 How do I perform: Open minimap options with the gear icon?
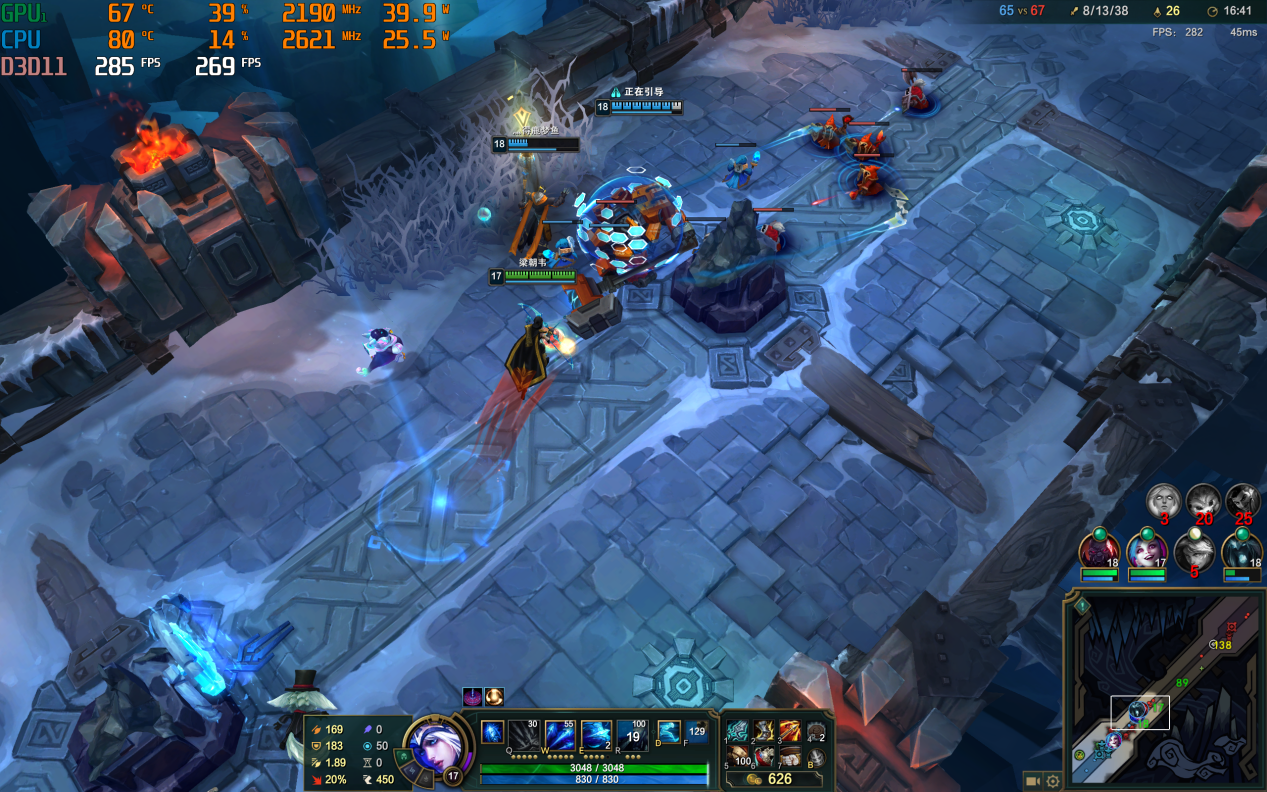pyautogui.click(x=1053, y=780)
